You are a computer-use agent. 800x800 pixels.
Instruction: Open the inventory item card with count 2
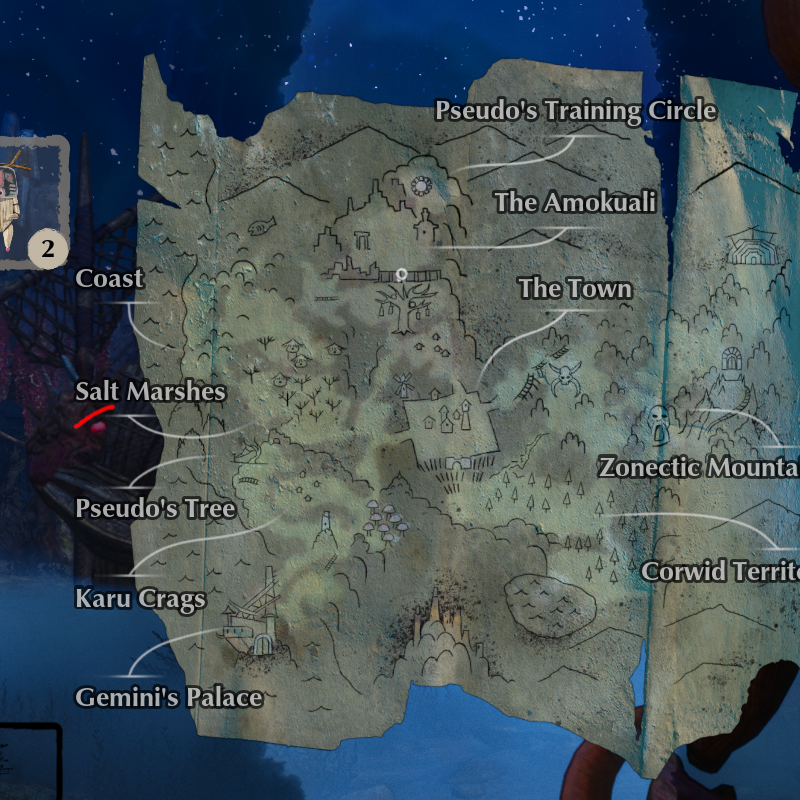tap(30, 203)
